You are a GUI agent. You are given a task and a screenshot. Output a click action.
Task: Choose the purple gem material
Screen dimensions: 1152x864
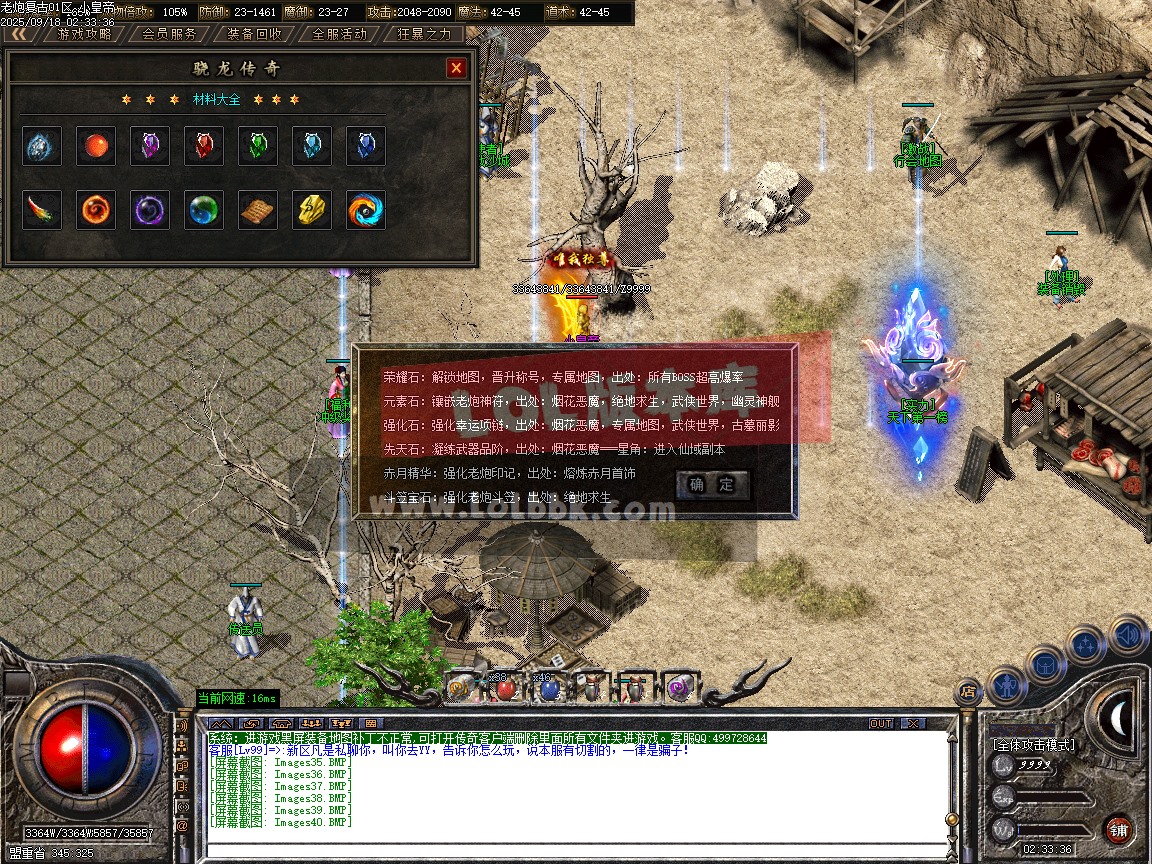click(x=150, y=146)
